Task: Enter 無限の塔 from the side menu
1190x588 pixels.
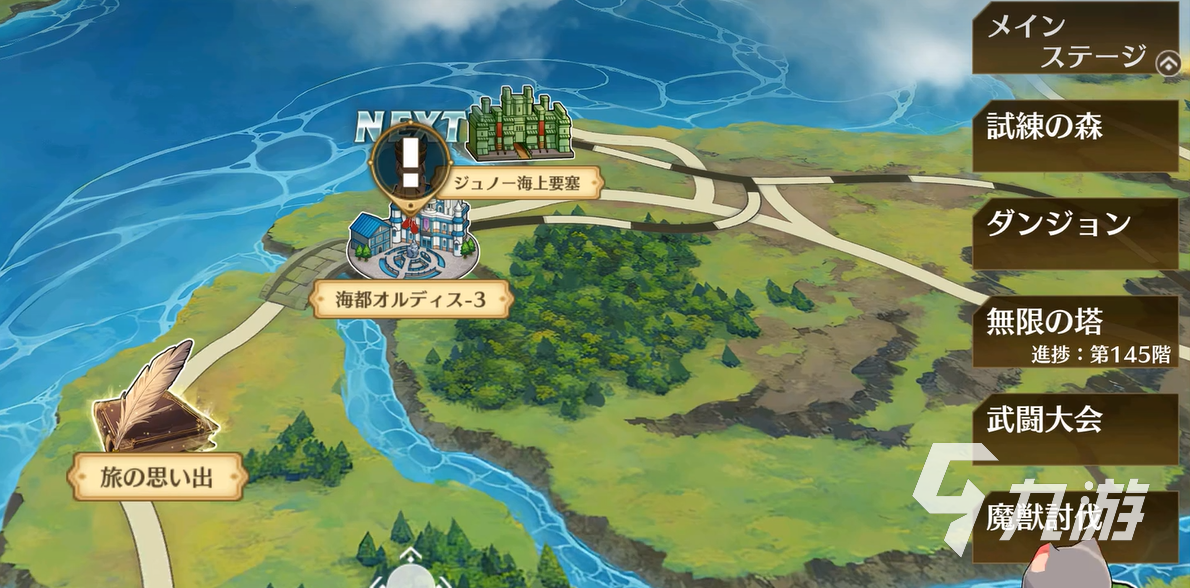Action: 1075,330
